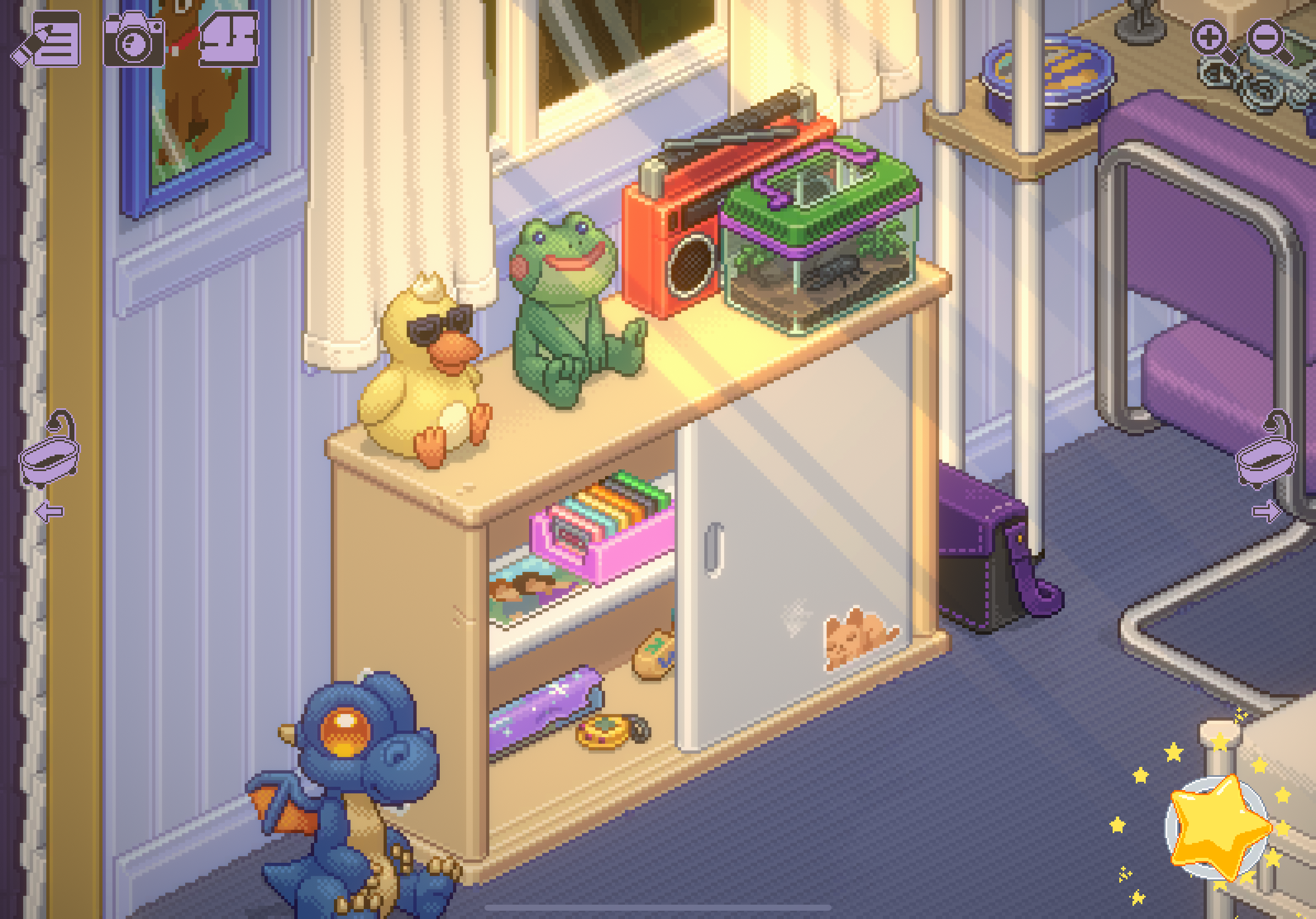
Task: Open photo mode with the camera icon
Action: [134, 40]
